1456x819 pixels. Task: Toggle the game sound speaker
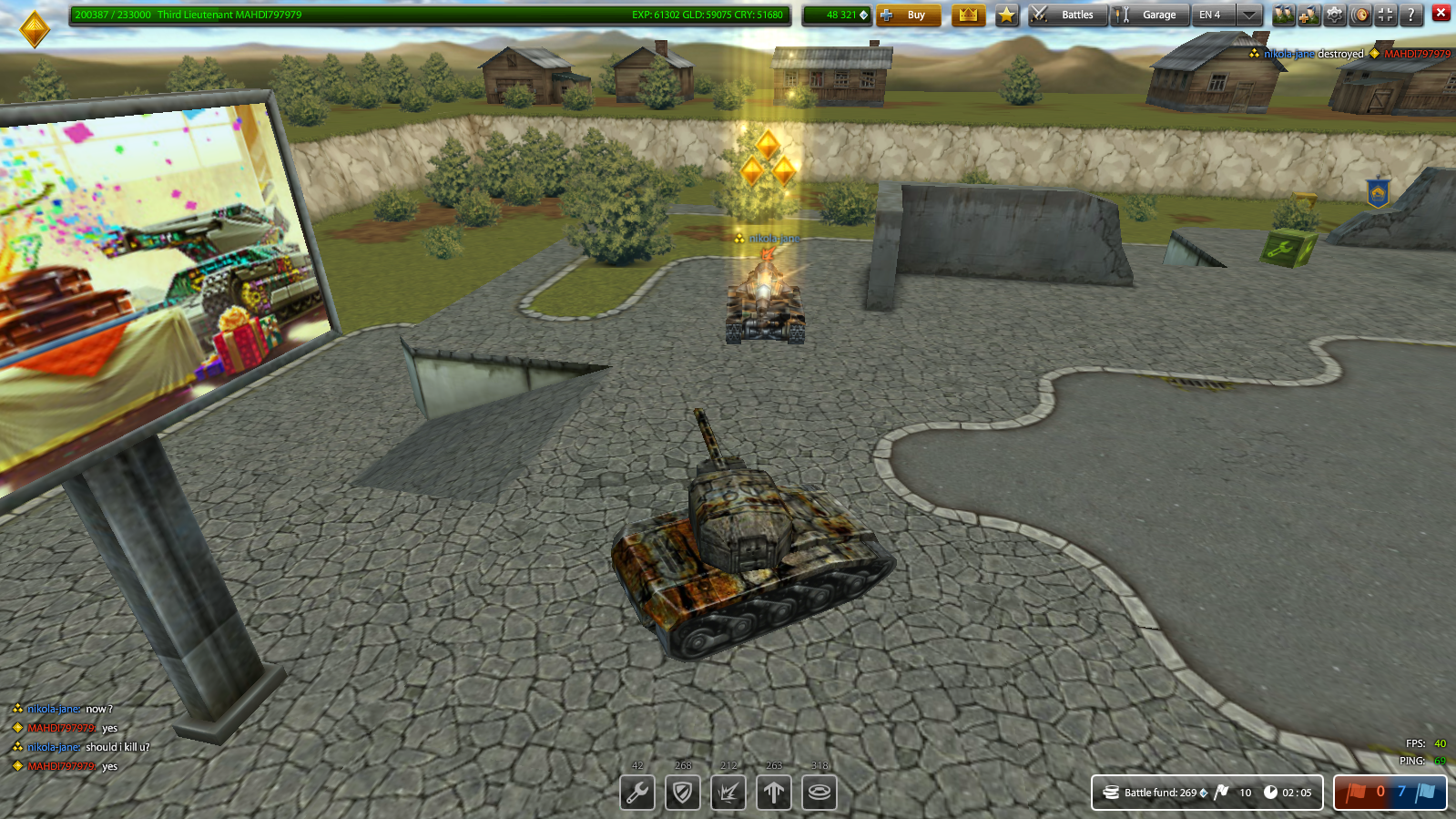pos(1360,15)
